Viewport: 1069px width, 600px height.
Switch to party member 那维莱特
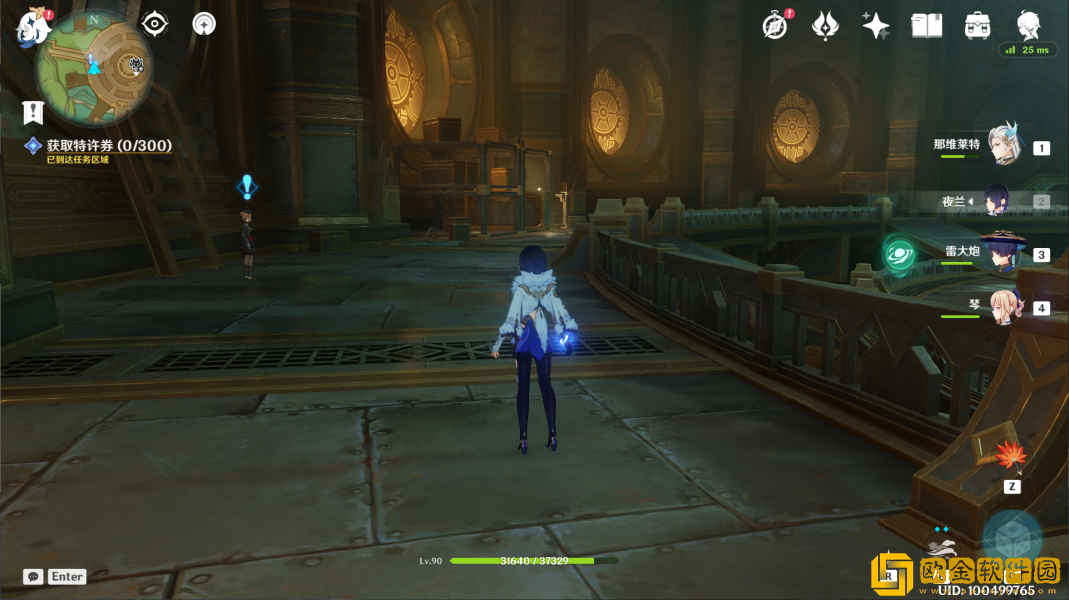(x=1003, y=145)
